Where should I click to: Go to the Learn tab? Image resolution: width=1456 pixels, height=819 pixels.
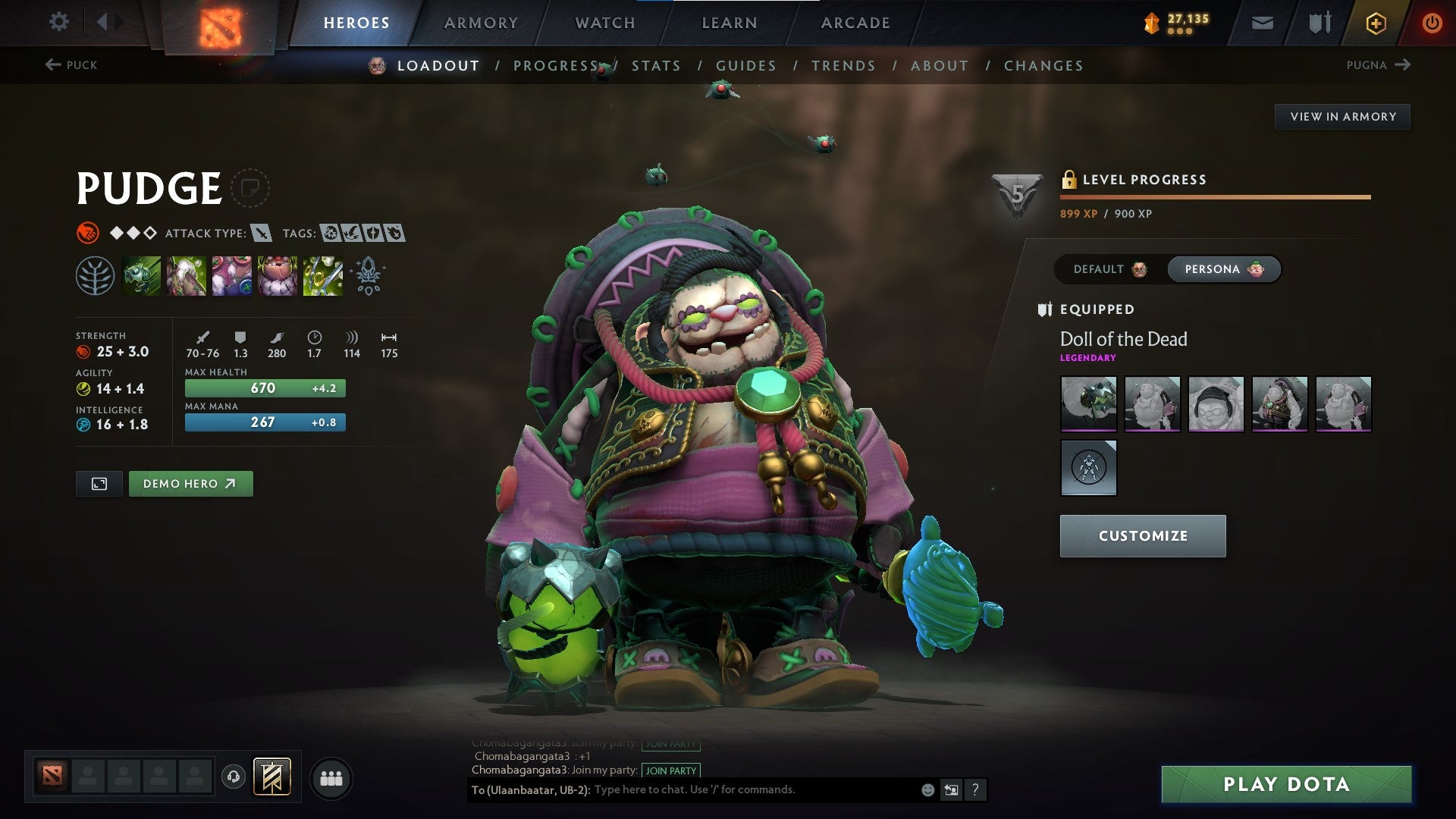tap(730, 23)
